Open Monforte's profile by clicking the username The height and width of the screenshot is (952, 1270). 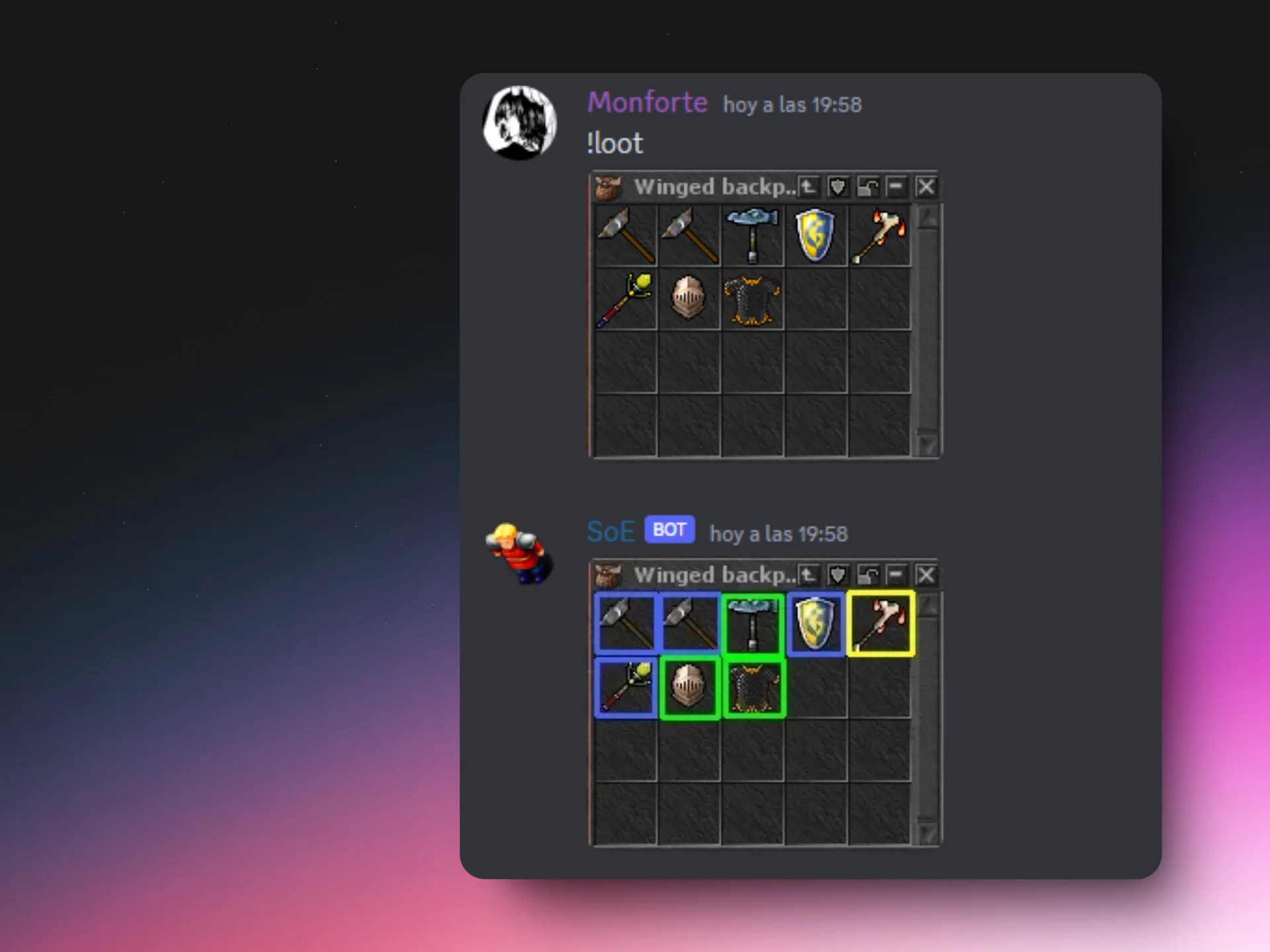[647, 102]
